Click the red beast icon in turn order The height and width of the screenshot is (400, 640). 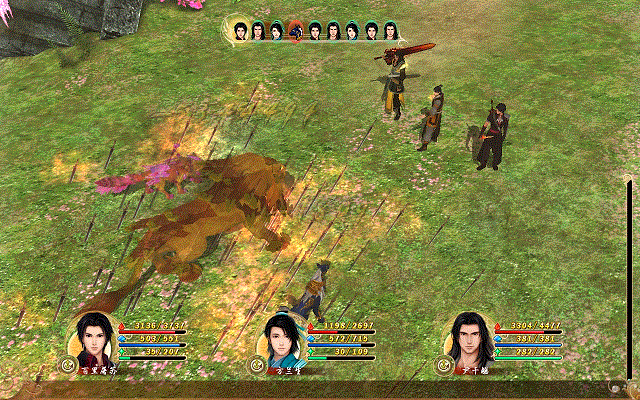click(296, 31)
